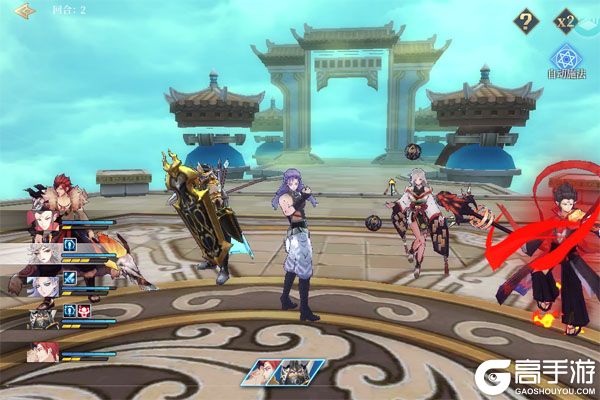This screenshot has width=600, height=400.
Task: Click the red skull status icon
Action: click(x=85, y=311)
